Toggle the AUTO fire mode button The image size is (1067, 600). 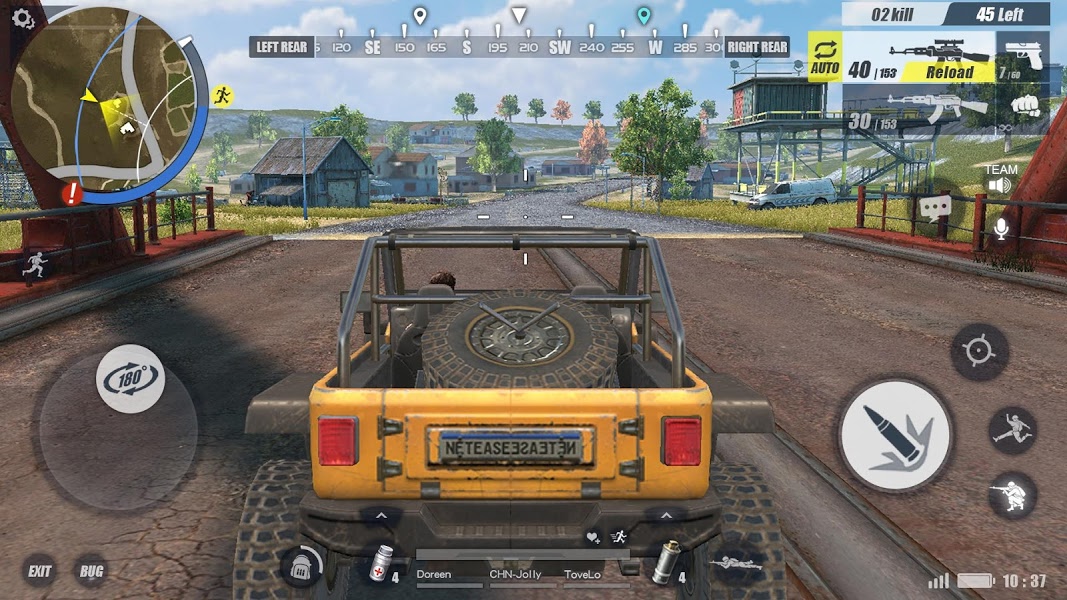[x=825, y=57]
